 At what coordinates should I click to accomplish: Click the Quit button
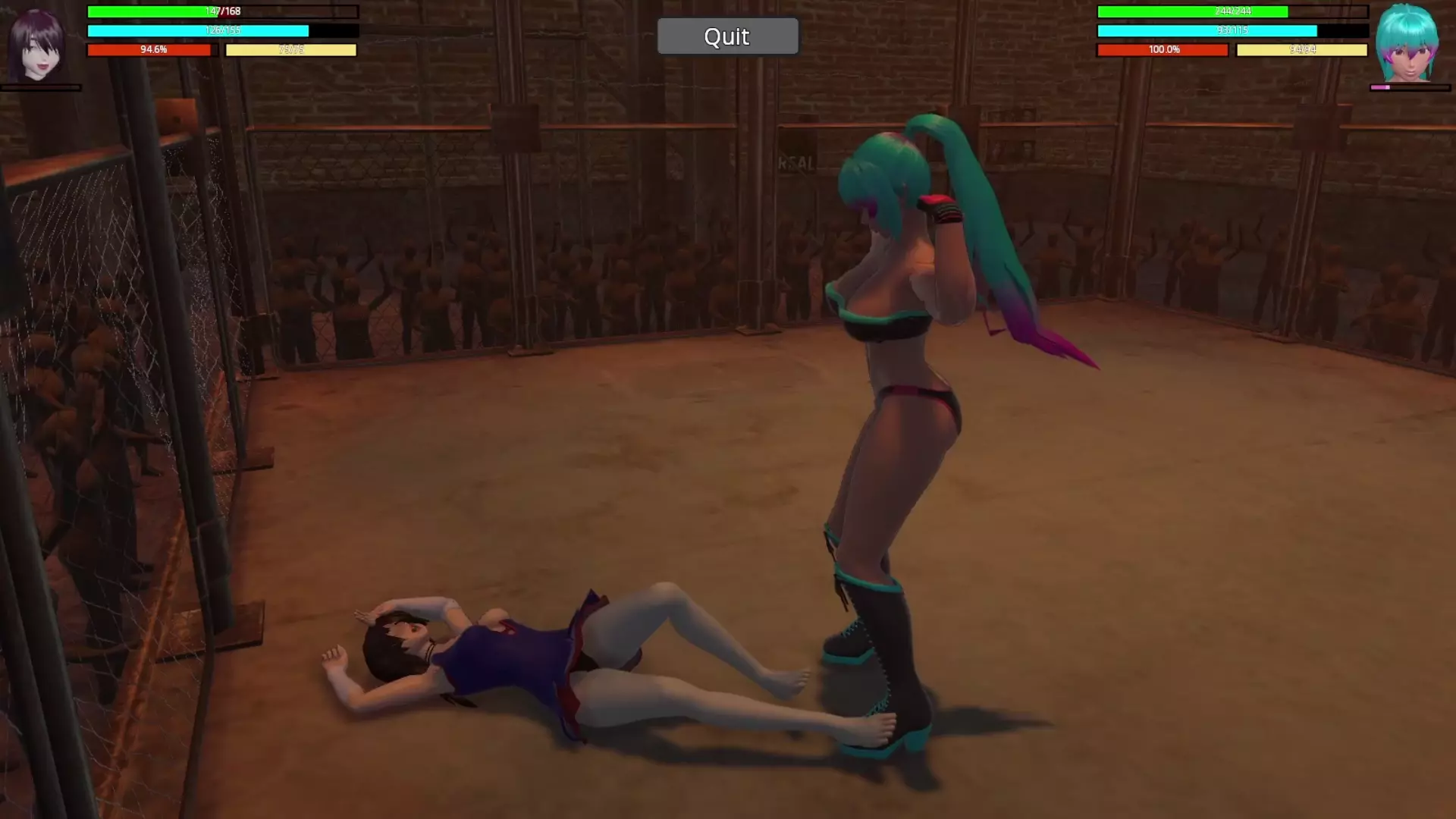point(727,36)
